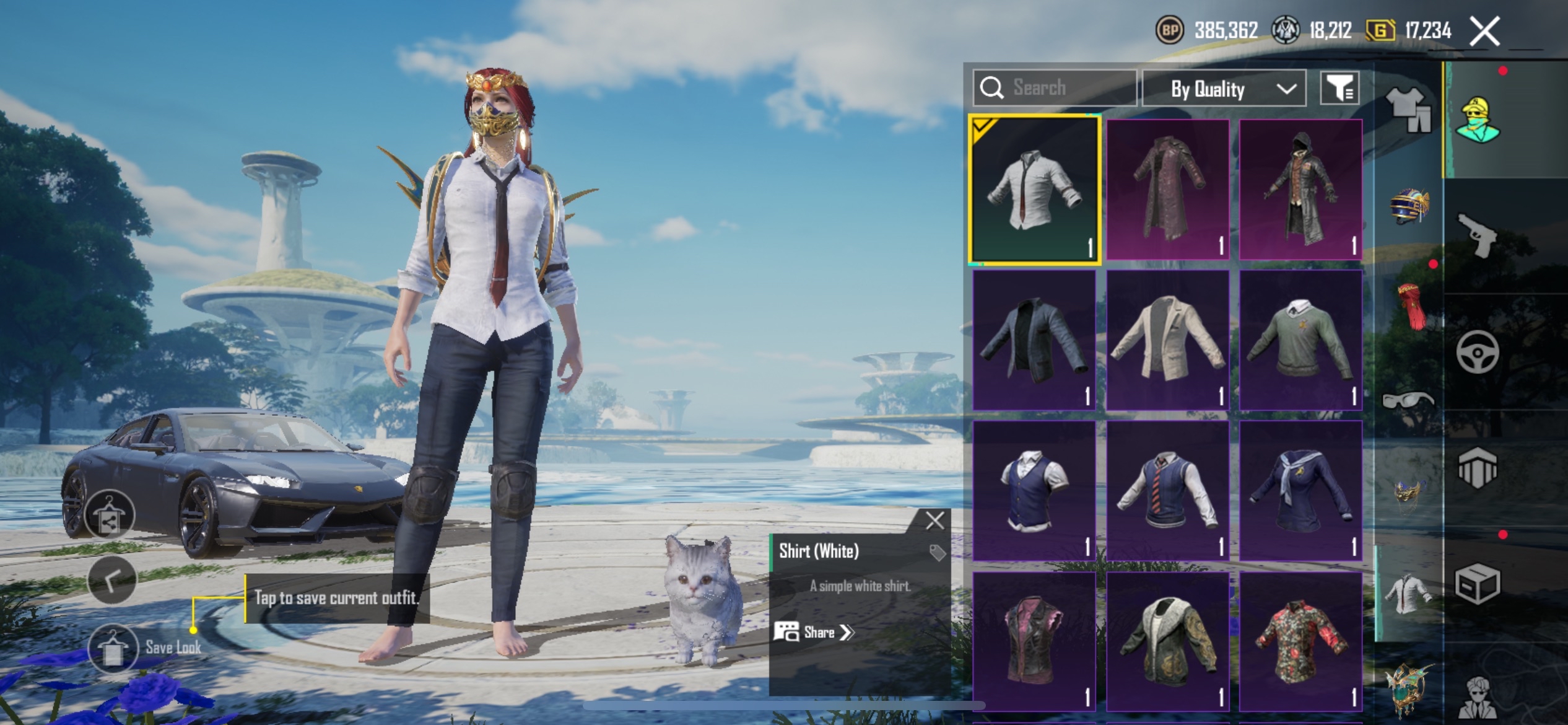Open the steering wheel vehicles tab

point(1478,352)
